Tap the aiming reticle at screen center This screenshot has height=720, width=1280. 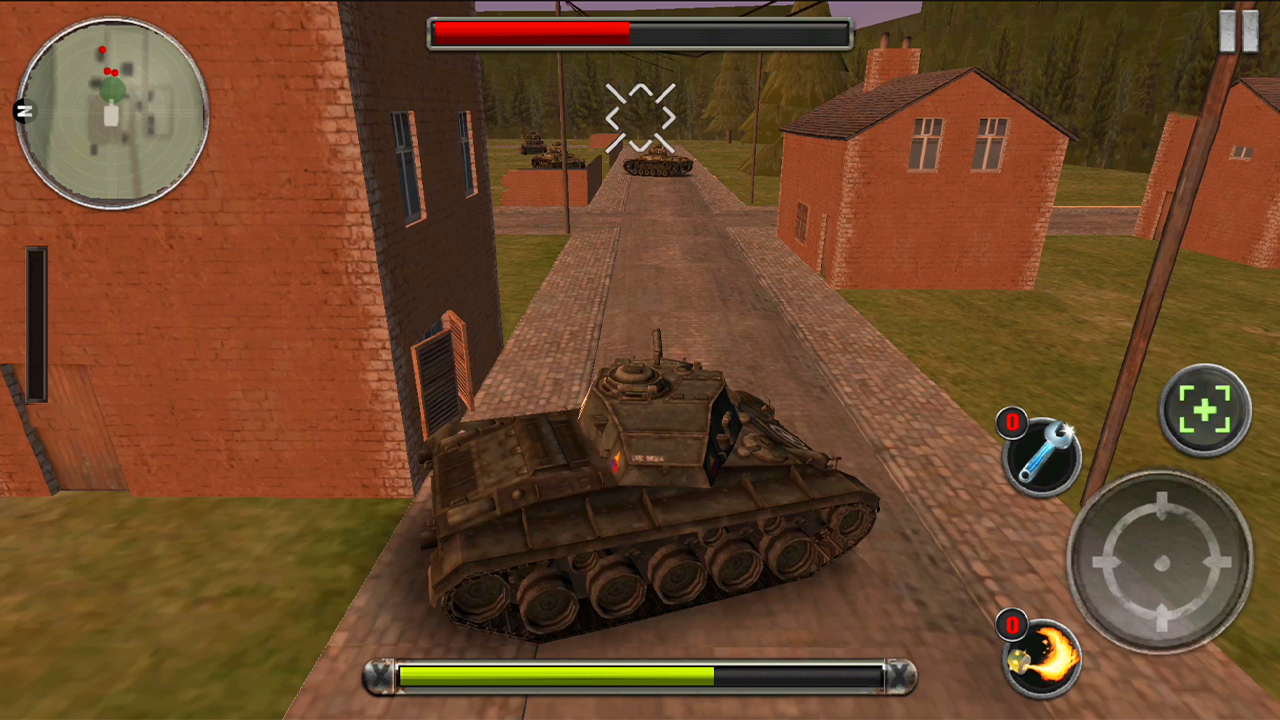(x=640, y=120)
